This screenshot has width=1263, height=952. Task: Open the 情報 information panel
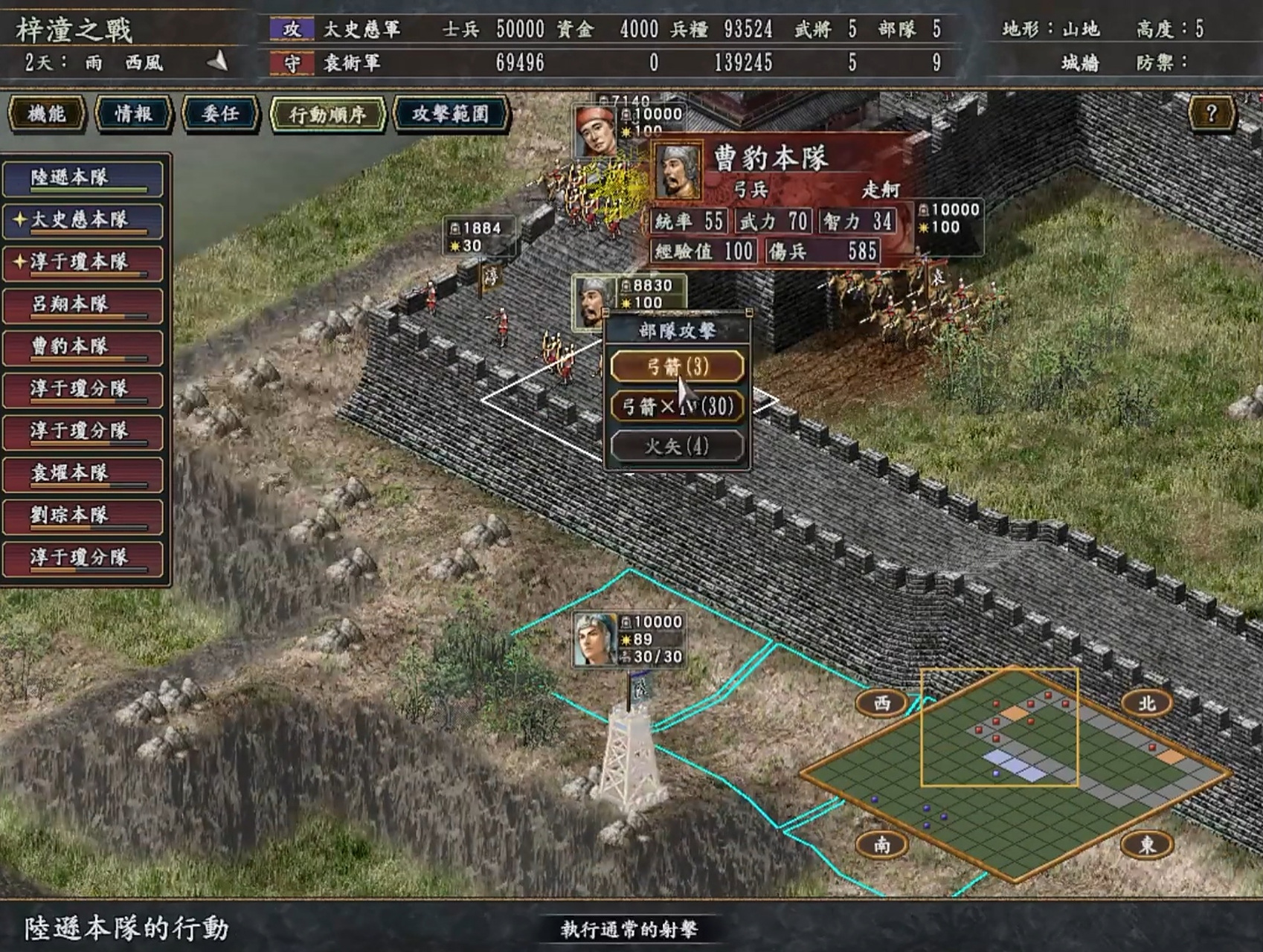134,114
